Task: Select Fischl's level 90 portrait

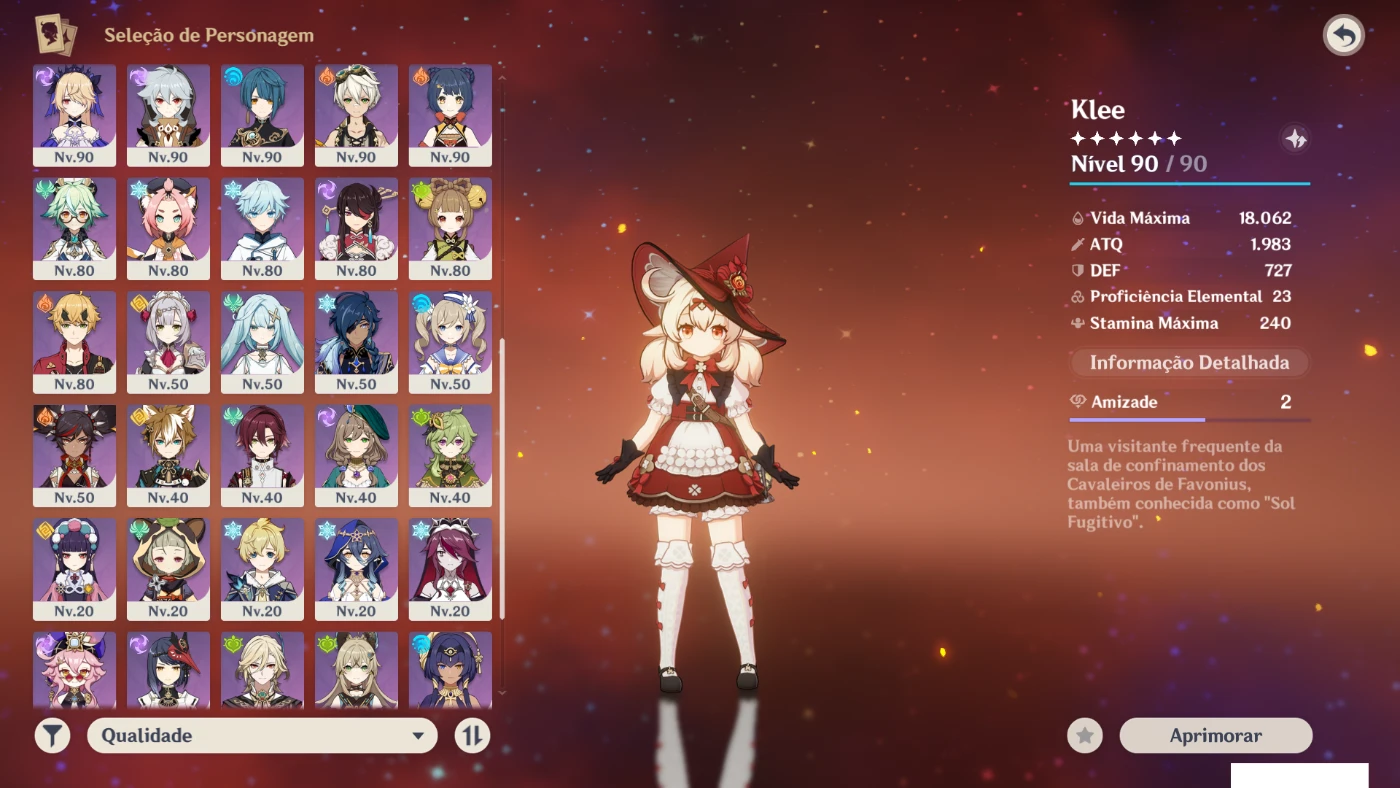Action: (74, 115)
